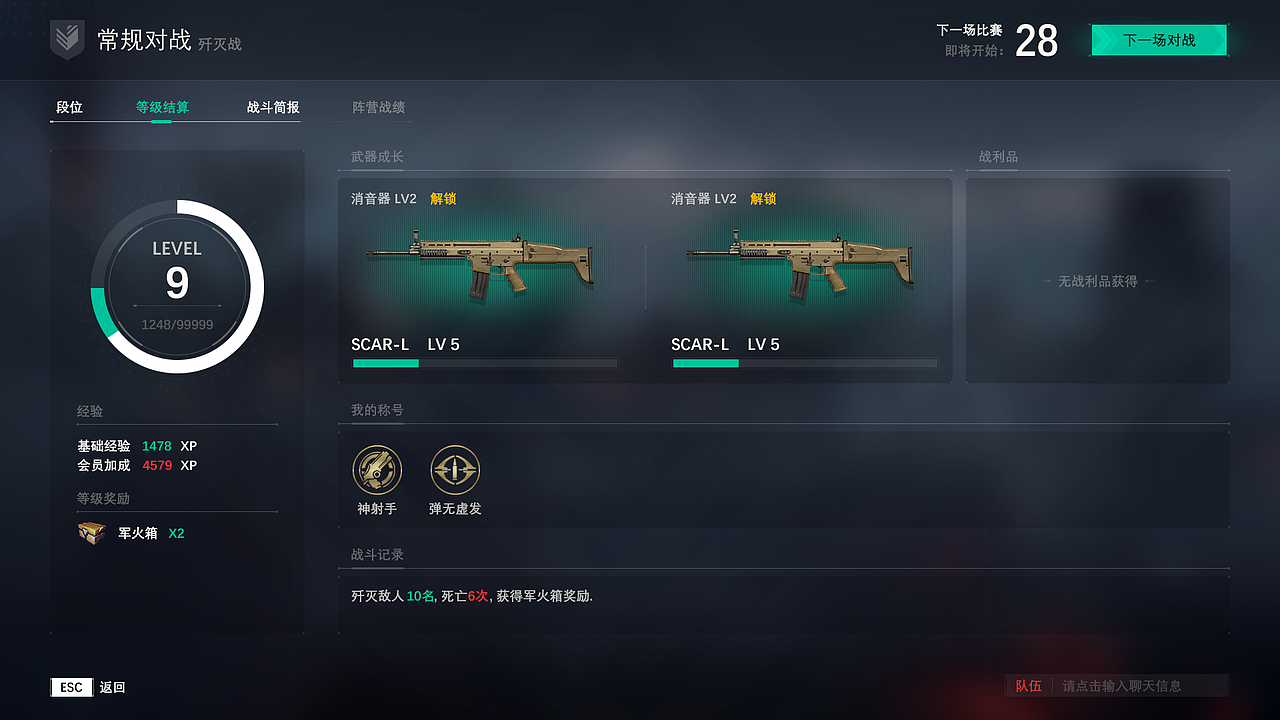
Task: Open the 阵营战绩 tab
Action: click(379, 108)
